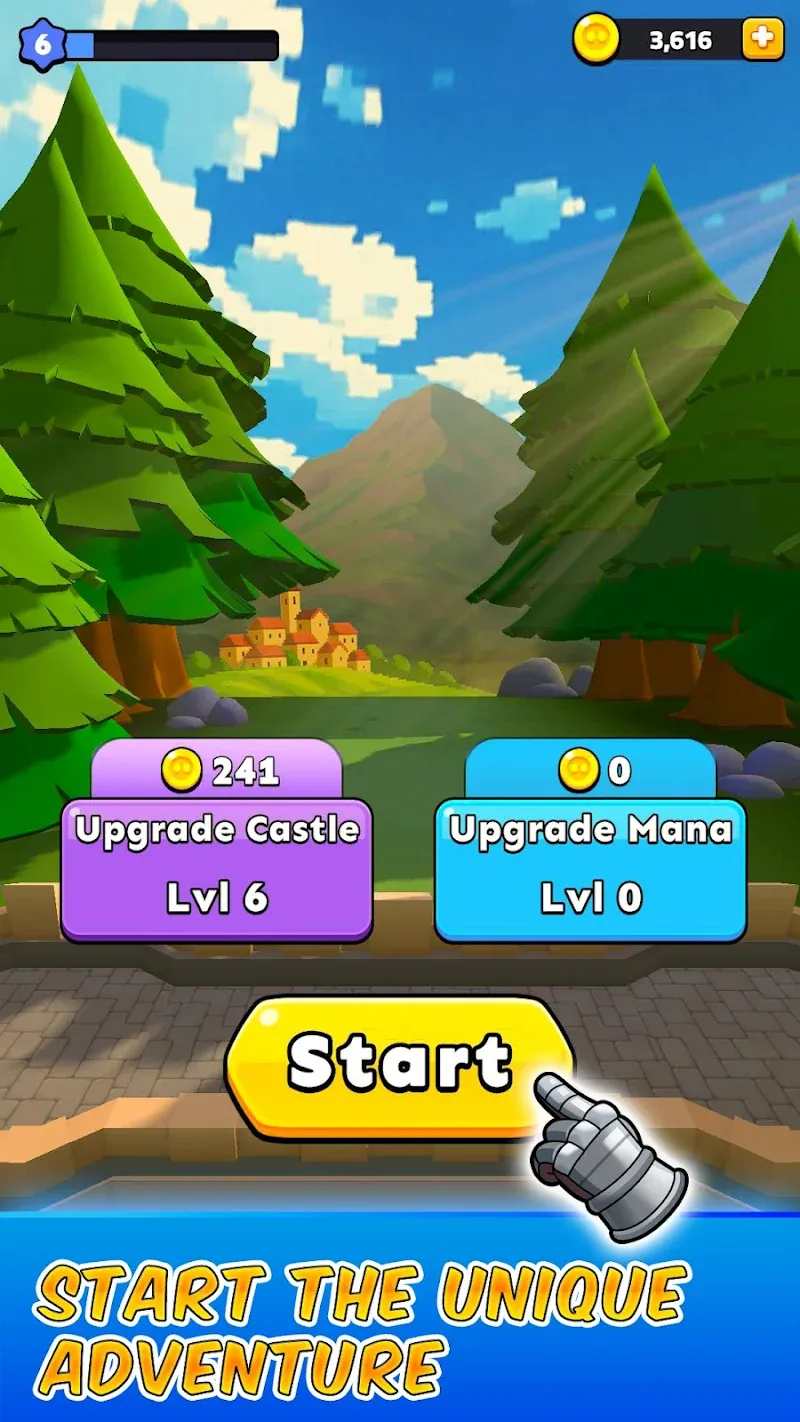Select the Upgrade Mana Lvl 0 button
Image resolution: width=800 pixels, height=1422 pixels.
590,866
